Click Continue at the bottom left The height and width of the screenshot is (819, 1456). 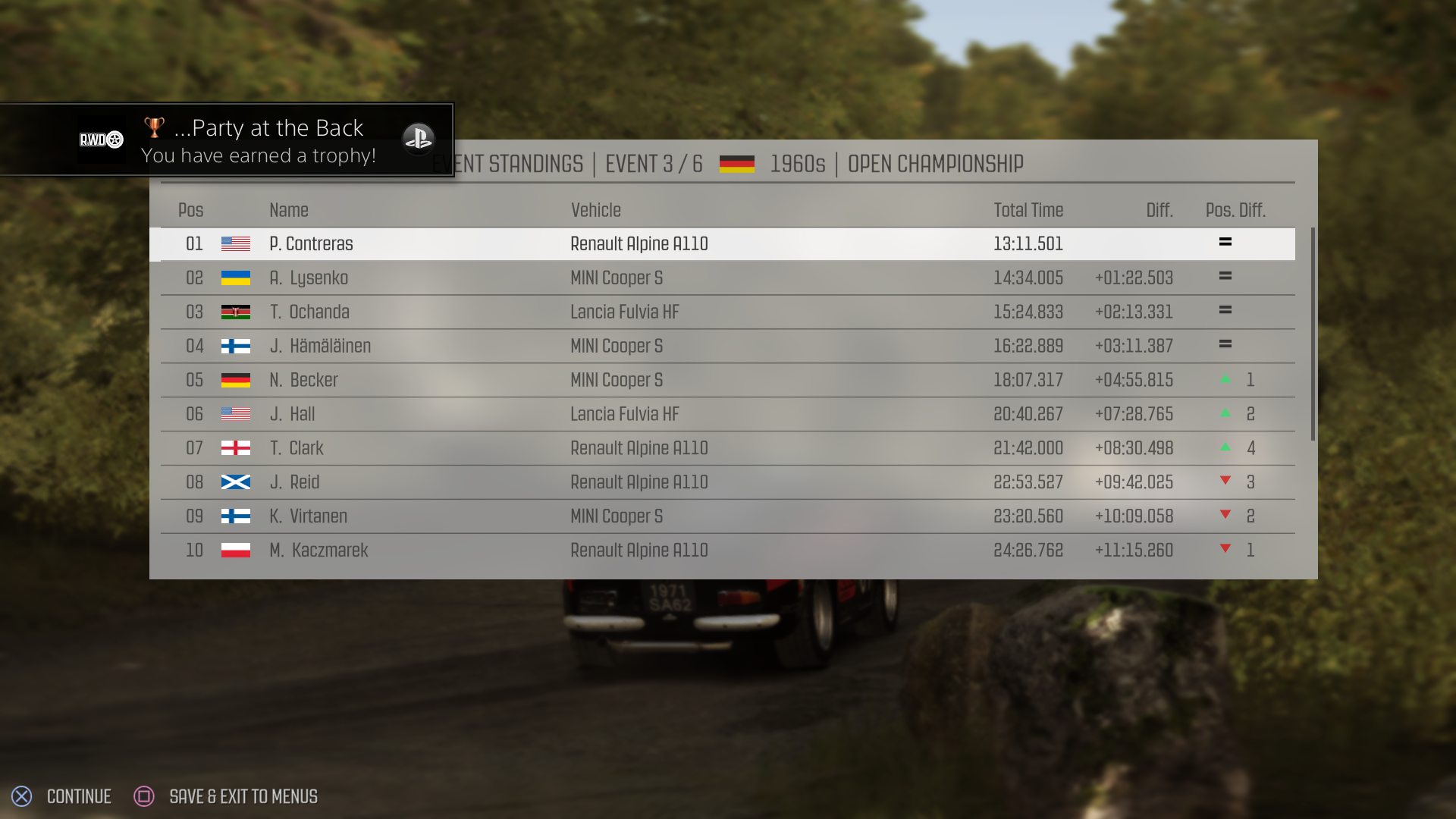[x=79, y=796]
